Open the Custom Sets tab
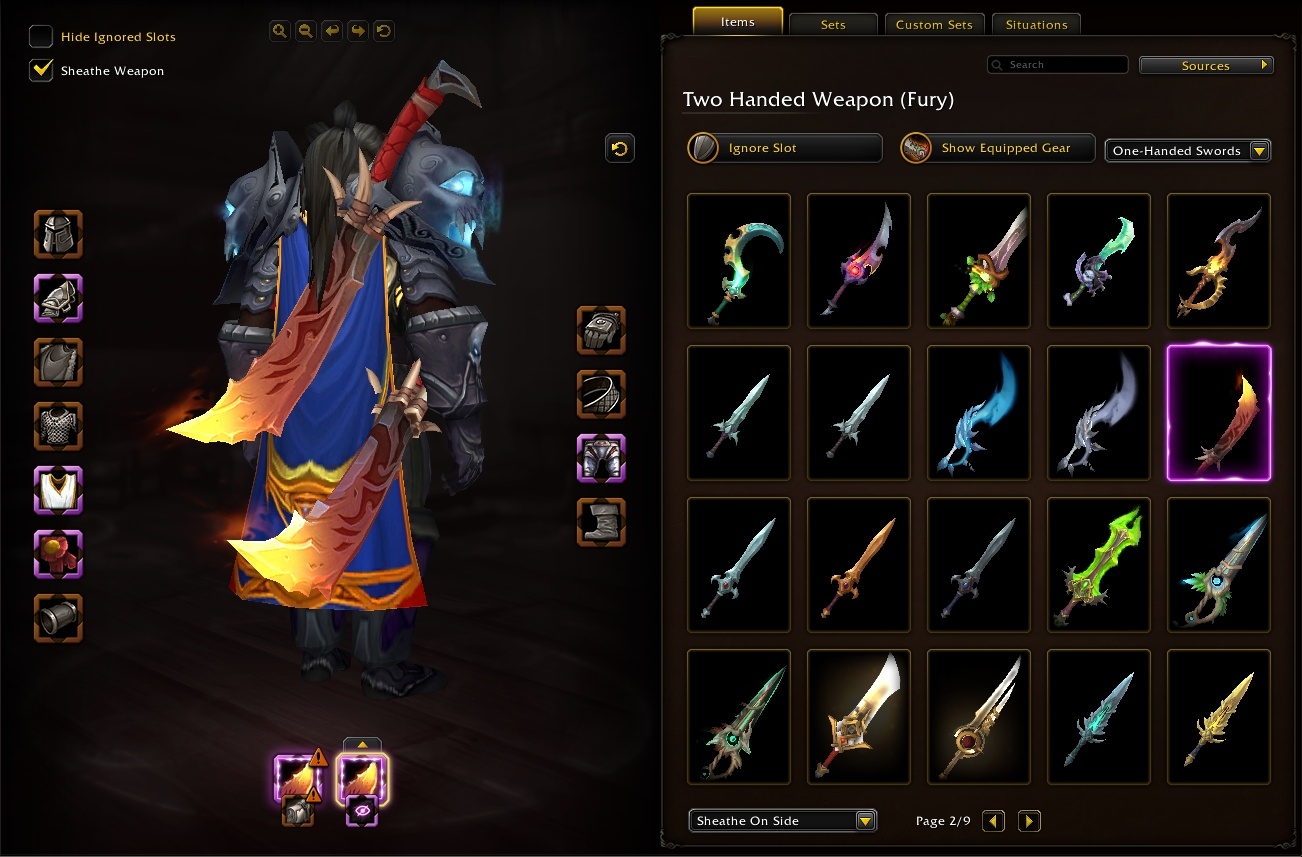Image resolution: width=1302 pixels, height=857 pixels. pyautogui.click(x=934, y=24)
